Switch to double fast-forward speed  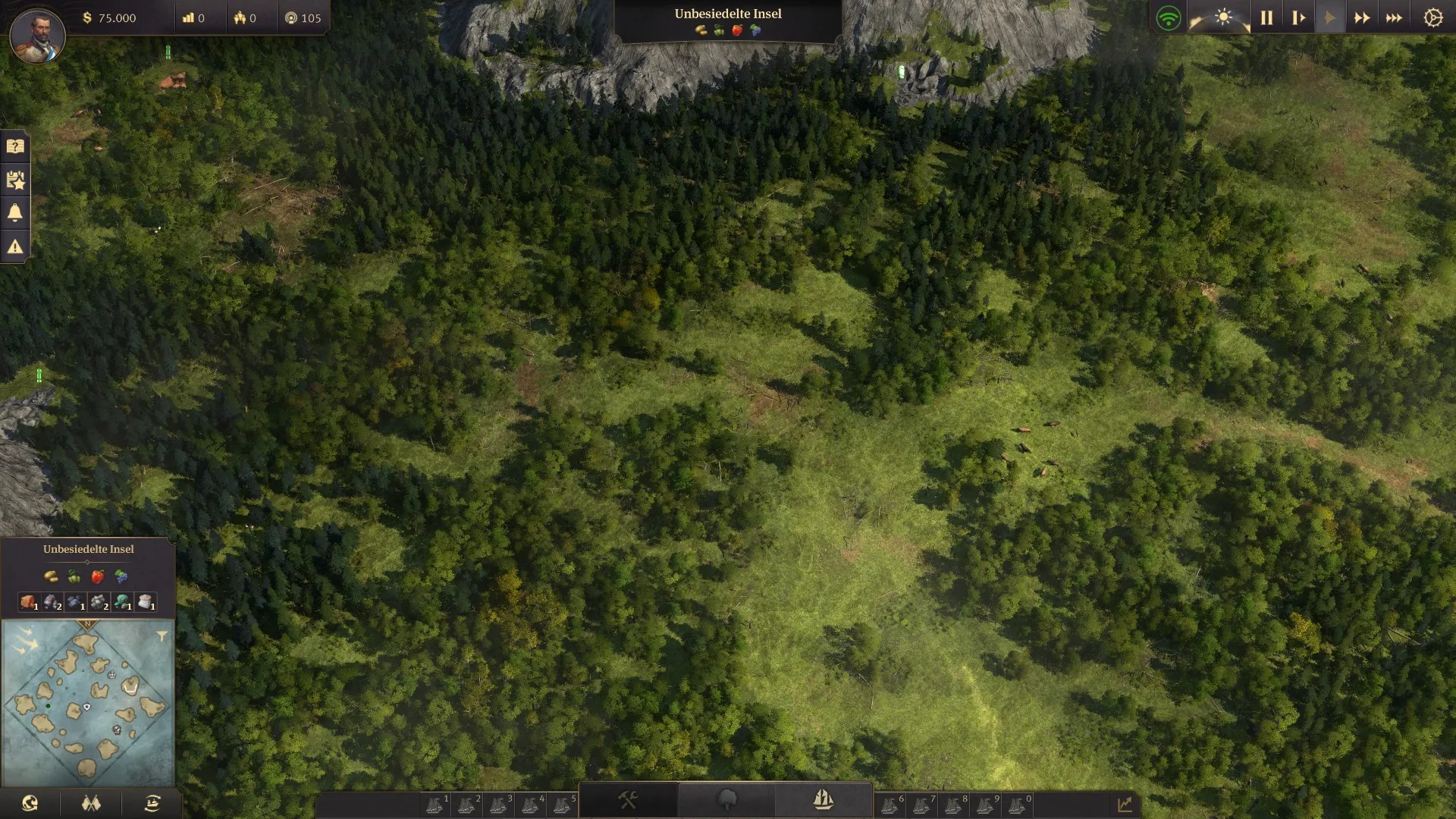[1362, 17]
